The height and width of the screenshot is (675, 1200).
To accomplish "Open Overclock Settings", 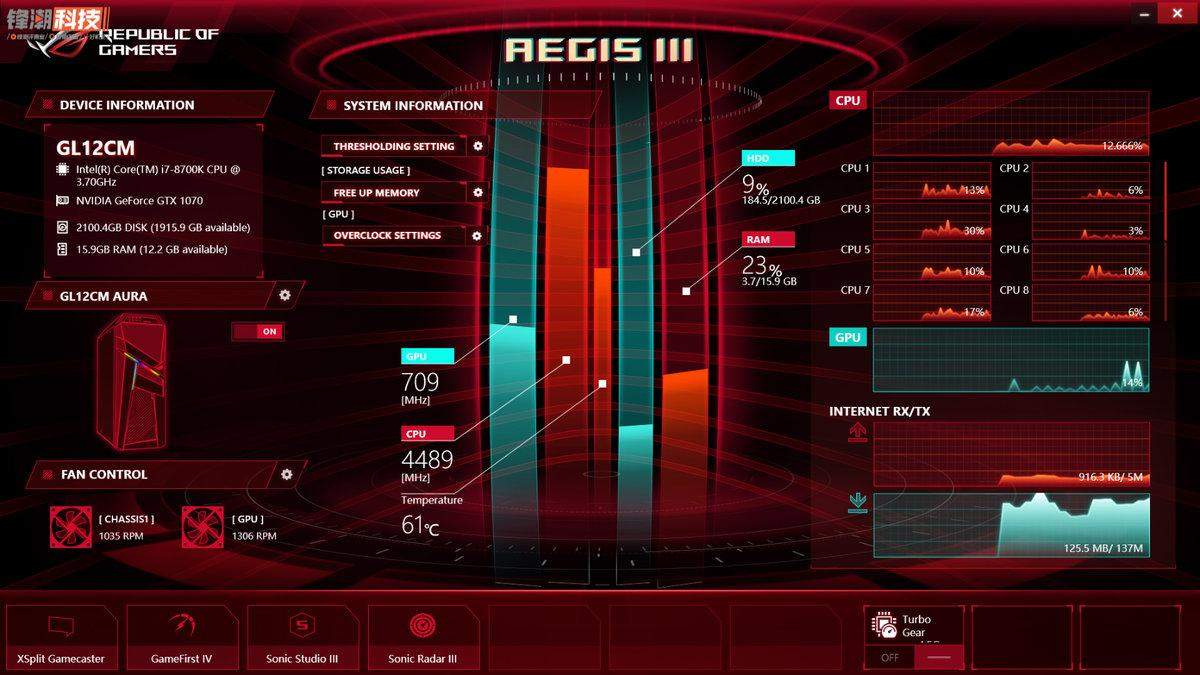I will [393, 236].
